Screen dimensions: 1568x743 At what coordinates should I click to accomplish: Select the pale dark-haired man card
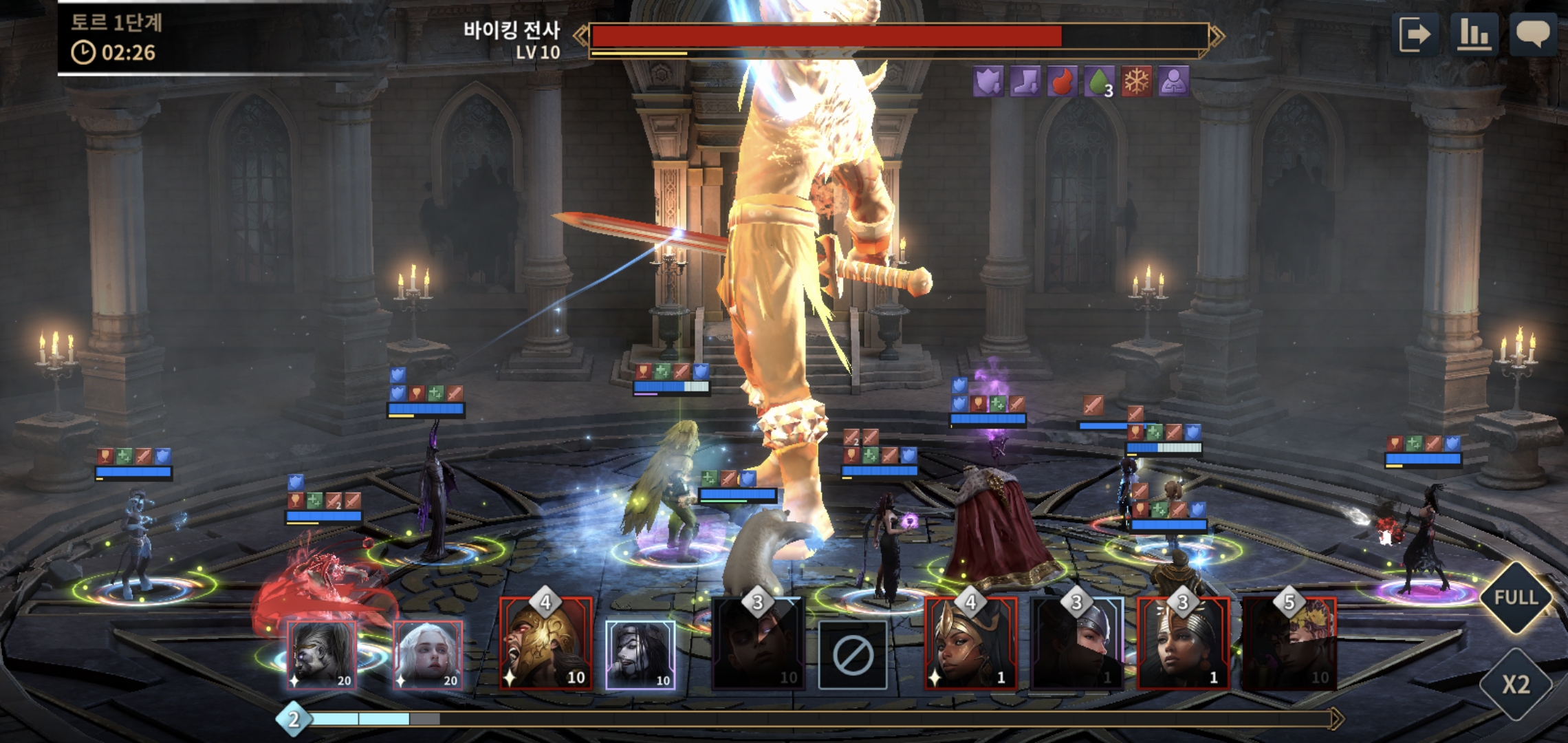click(640, 655)
